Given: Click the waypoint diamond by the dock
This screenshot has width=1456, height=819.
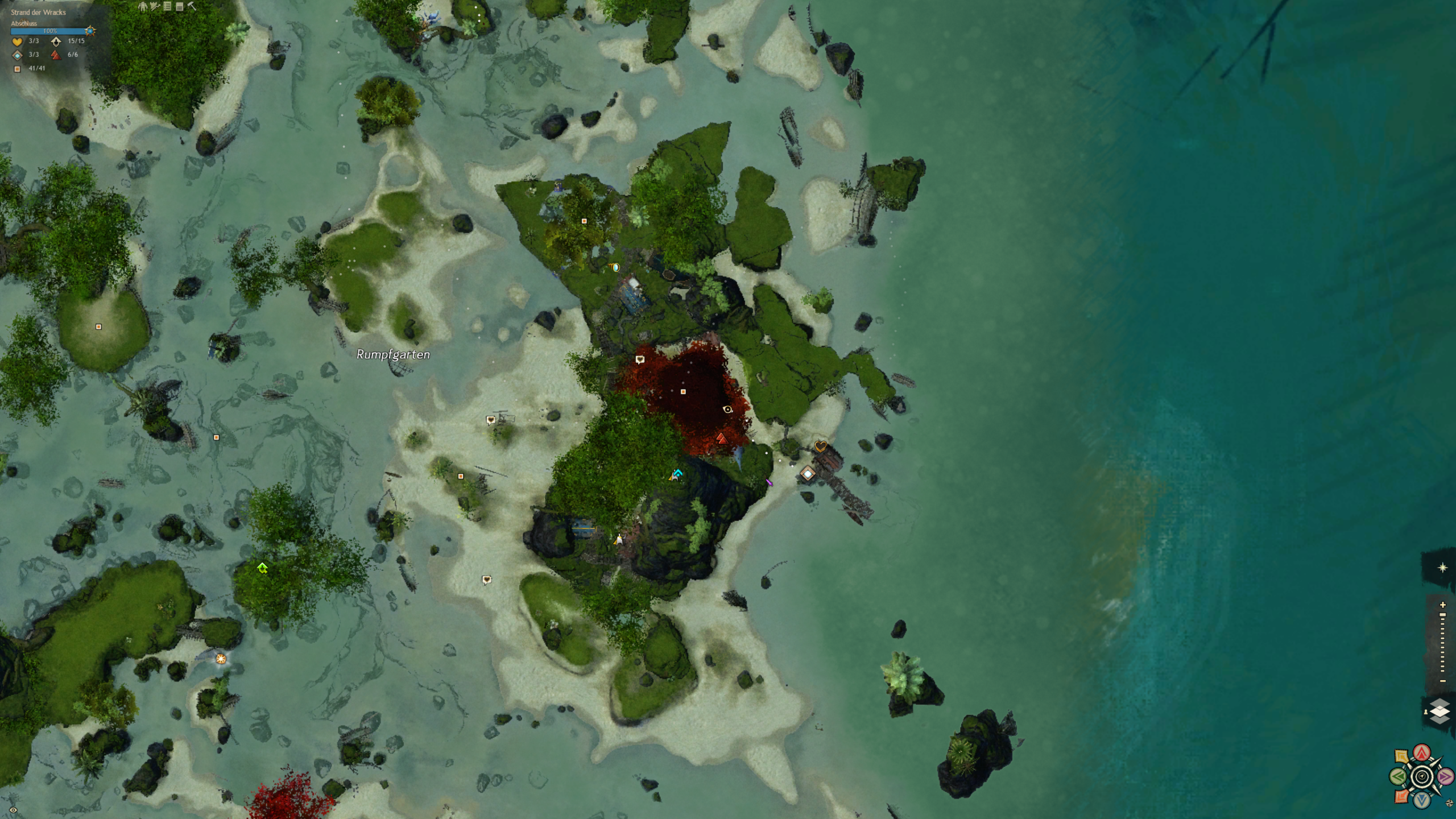Looking at the screenshot, I should [808, 473].
